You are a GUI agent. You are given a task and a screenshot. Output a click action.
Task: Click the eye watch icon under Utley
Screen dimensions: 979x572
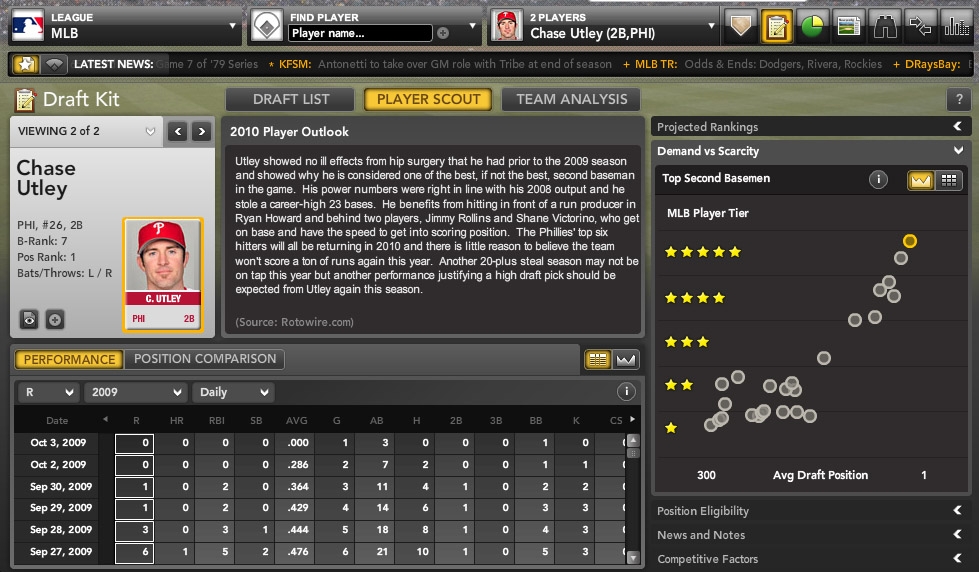30,319
